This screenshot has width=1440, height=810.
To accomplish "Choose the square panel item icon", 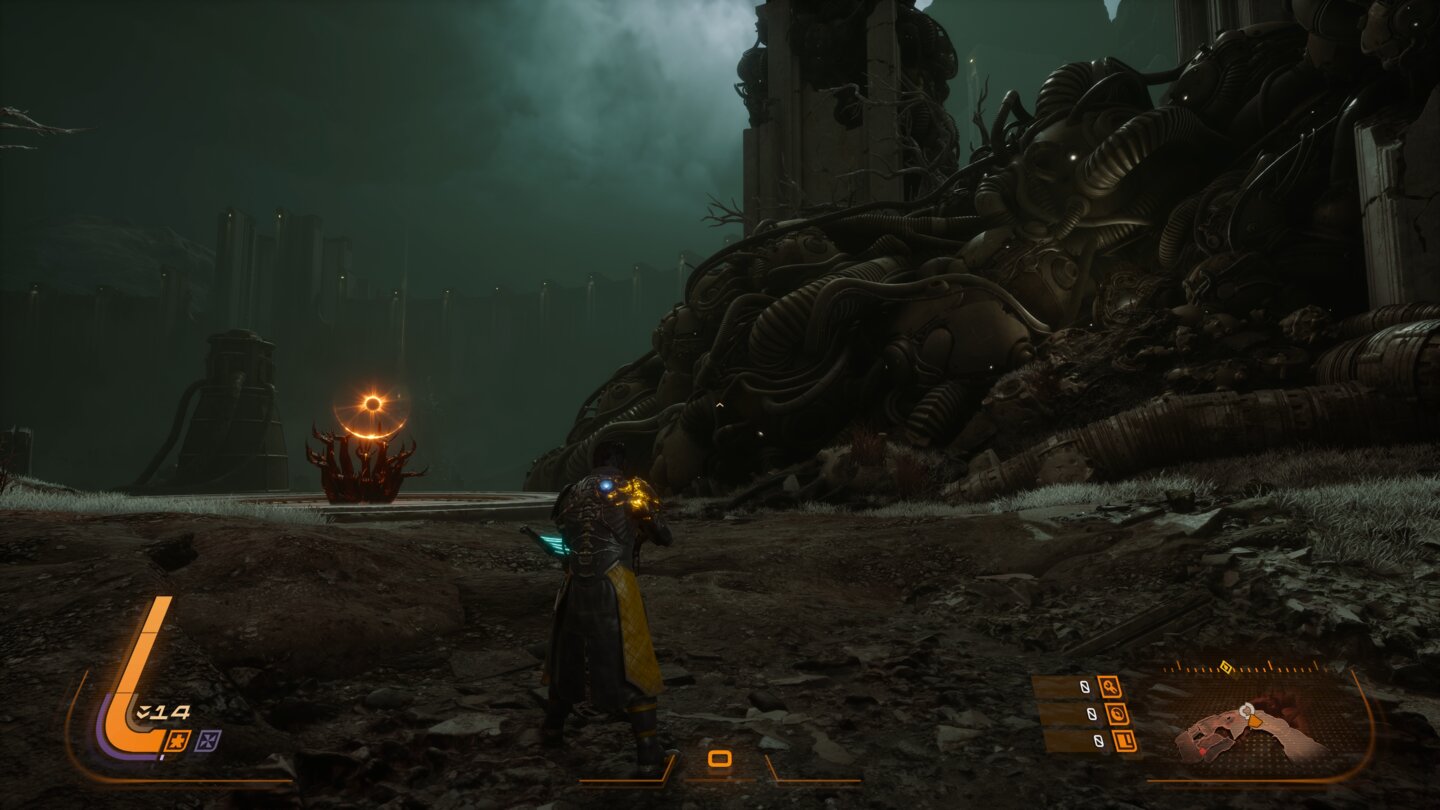I will 1122,741.
